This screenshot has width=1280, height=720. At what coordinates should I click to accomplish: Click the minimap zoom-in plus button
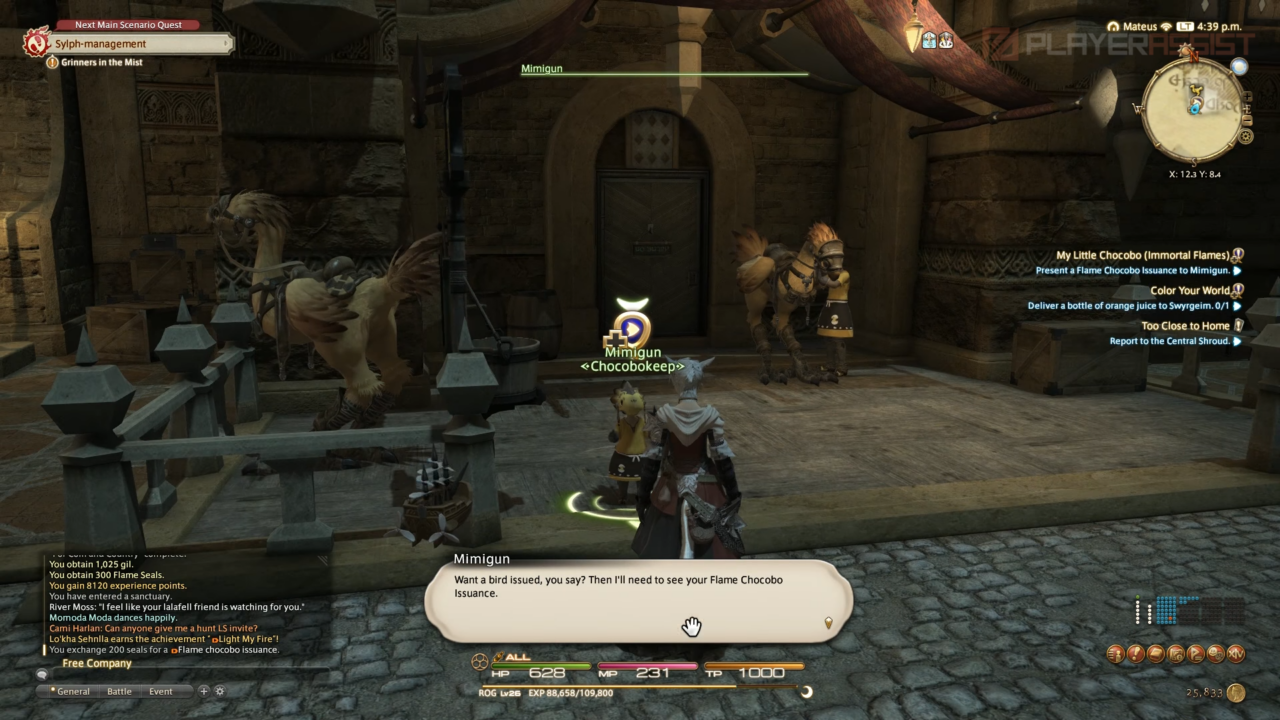[x=1246, y=96]
